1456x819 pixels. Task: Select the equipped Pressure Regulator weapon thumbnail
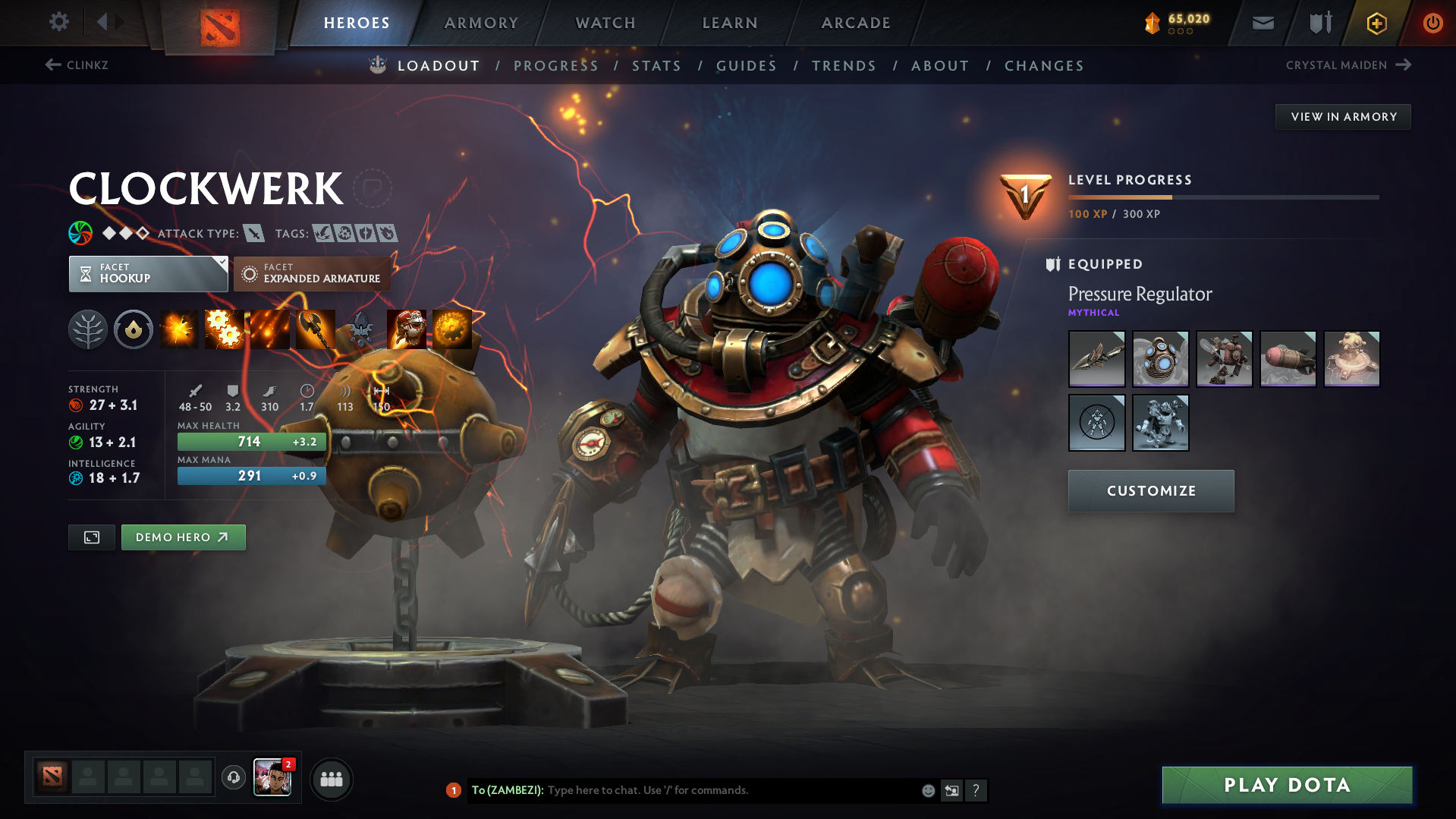(1096, 358)
